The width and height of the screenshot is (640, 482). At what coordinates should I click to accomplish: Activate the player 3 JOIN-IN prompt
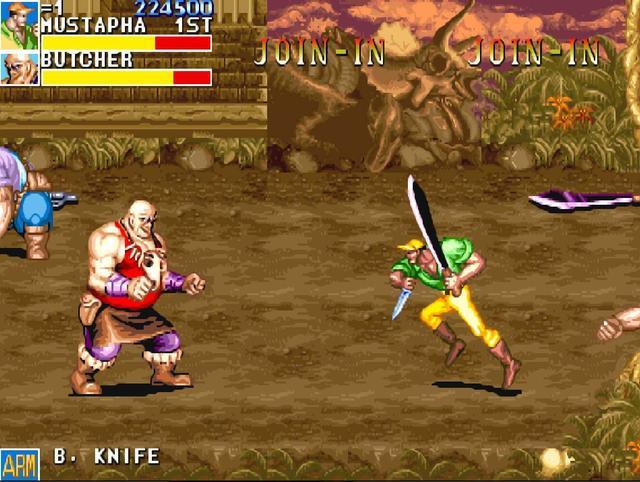(x=534, y=51)
